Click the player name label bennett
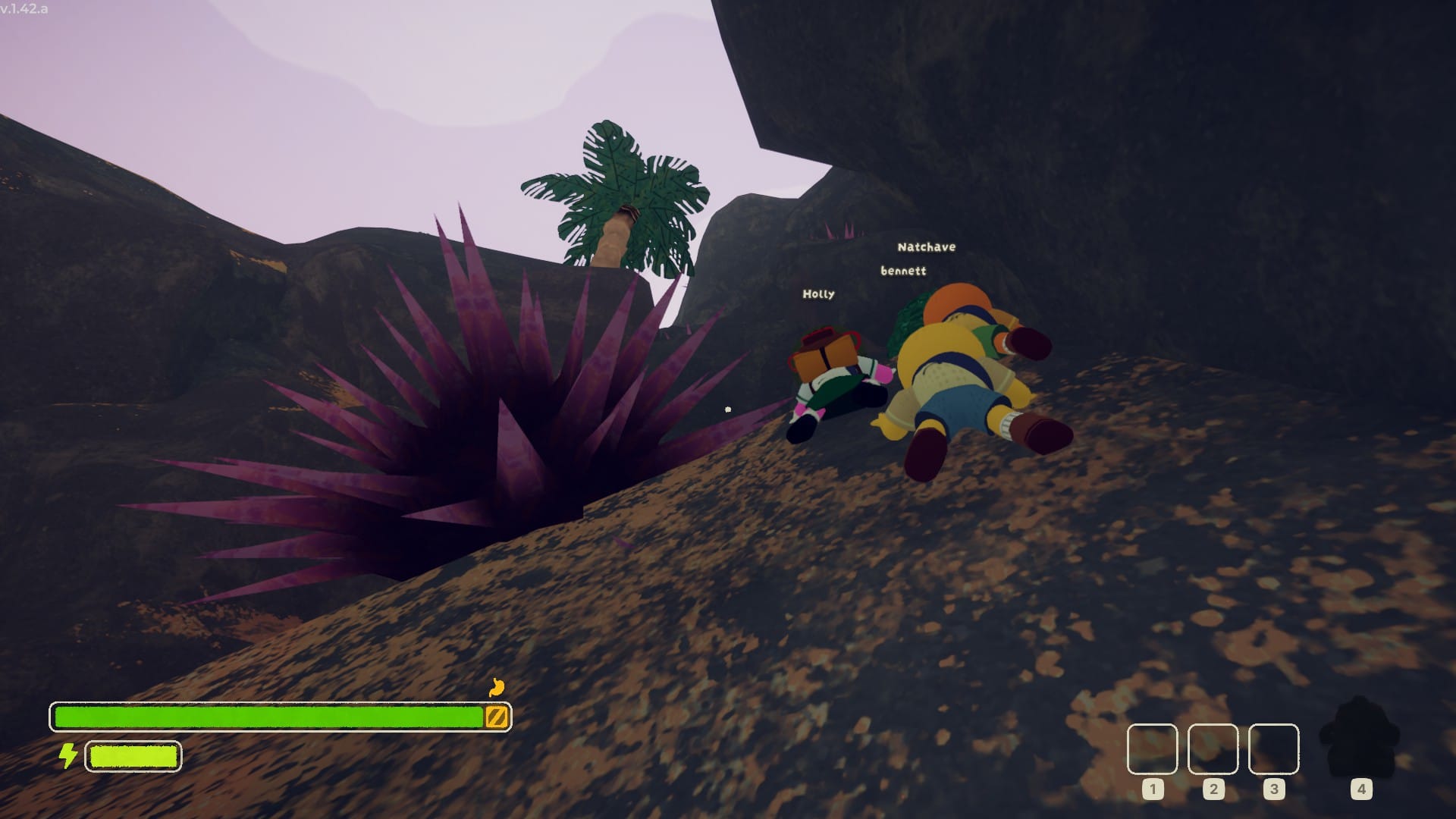The width and height of the screenshot is (1456, 819). [902, 270]
